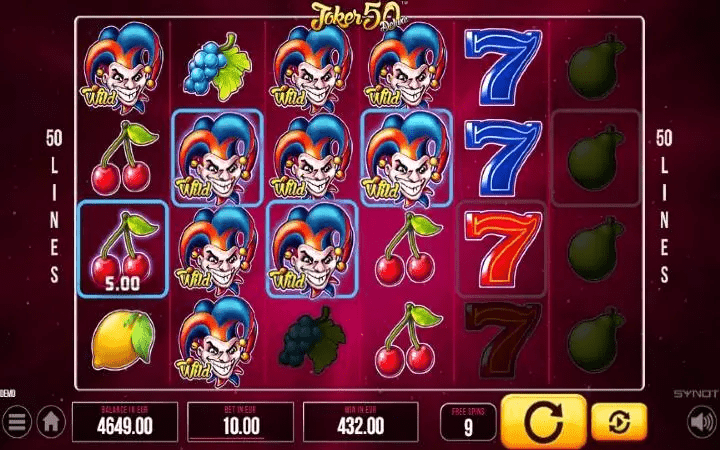Spin the reels with the large yellow button
The image size is (720, 450).
(541, 421)
